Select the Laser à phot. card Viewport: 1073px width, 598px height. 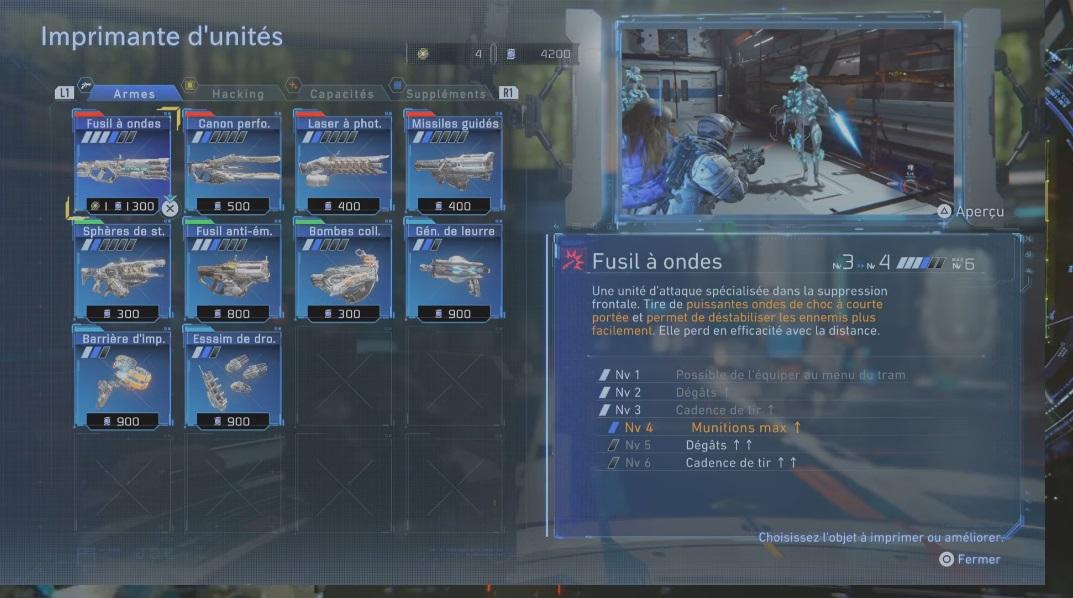click(x=343, y=163)
